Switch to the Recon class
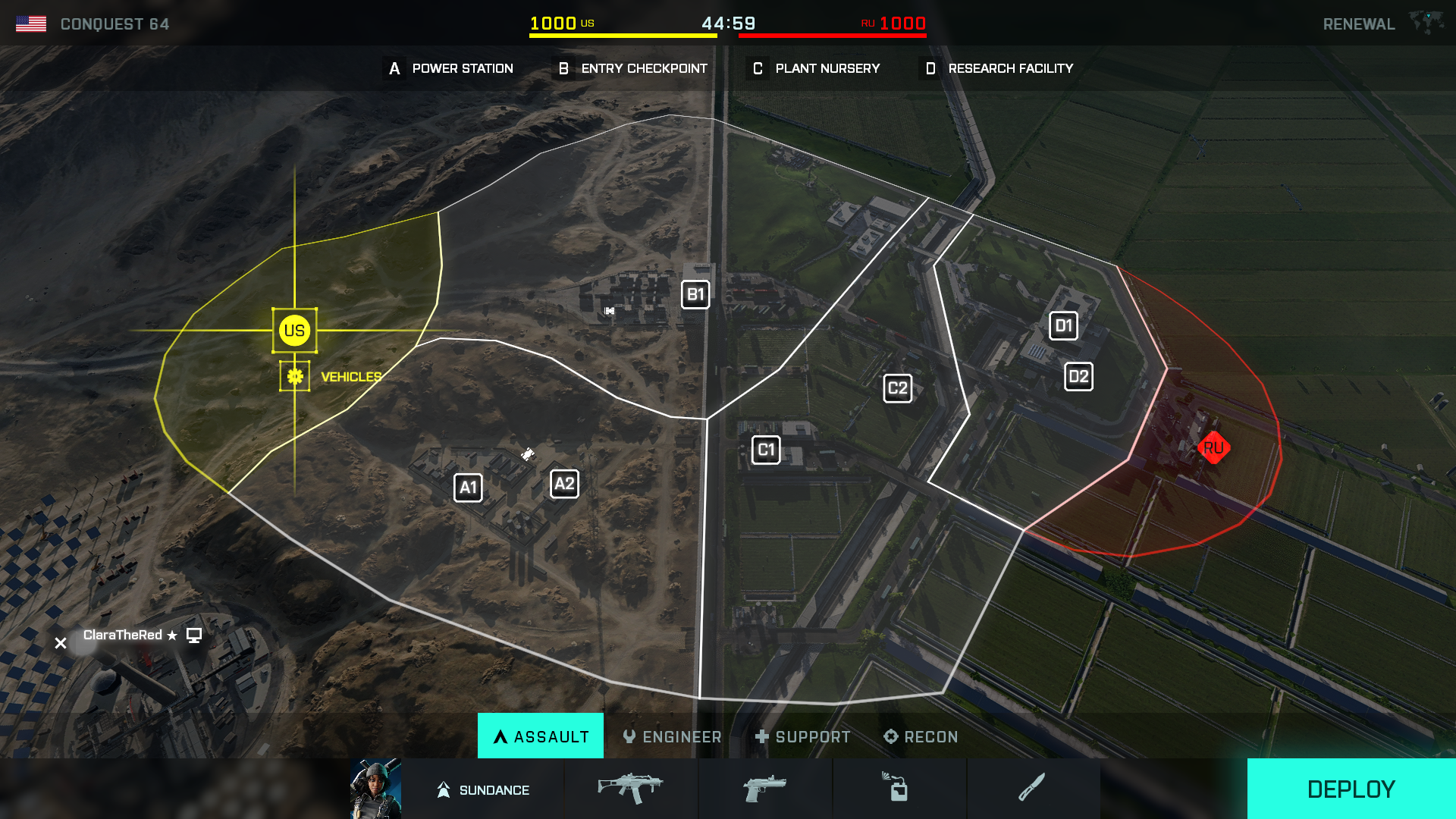1456x819 pixels. pyautogui.click(x=921, y=736)
